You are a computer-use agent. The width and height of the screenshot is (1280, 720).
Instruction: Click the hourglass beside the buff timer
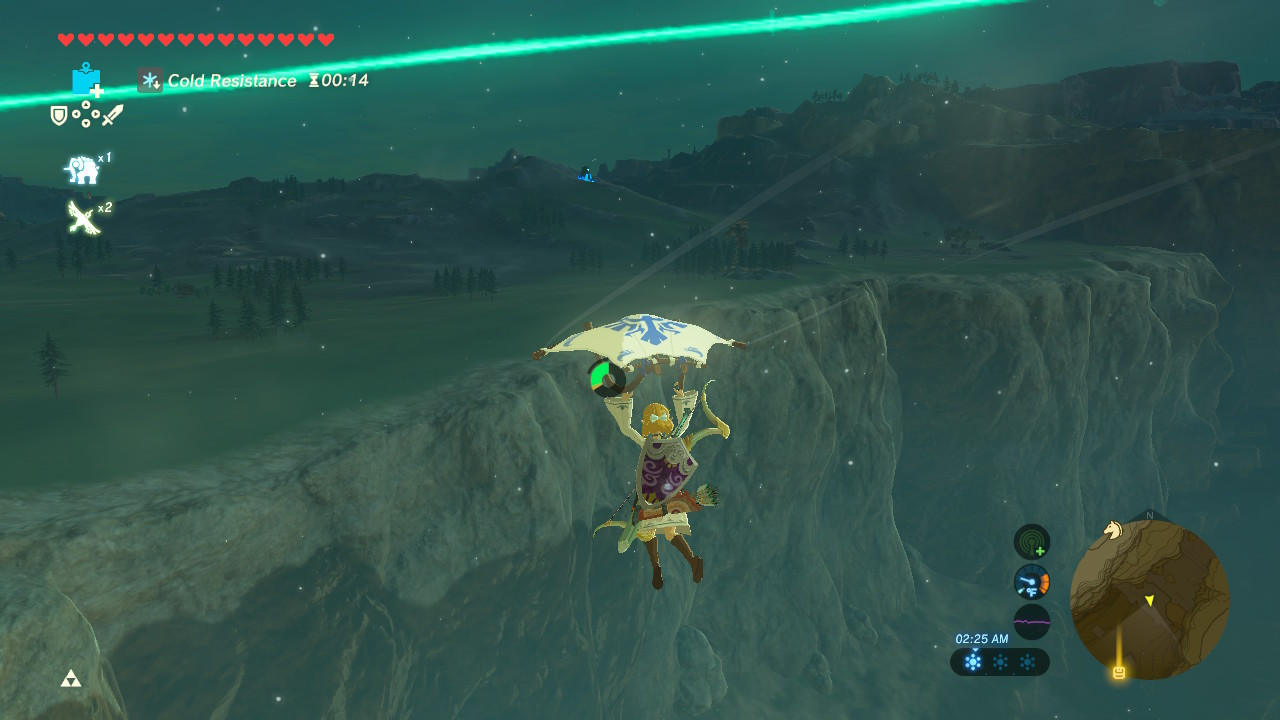tap(316, 81)
